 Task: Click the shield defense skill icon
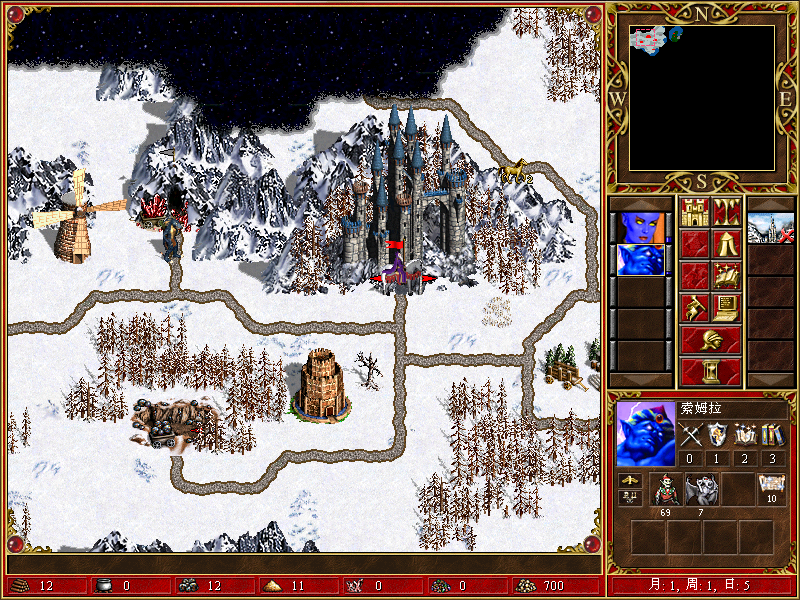click(x=718, y=434)
